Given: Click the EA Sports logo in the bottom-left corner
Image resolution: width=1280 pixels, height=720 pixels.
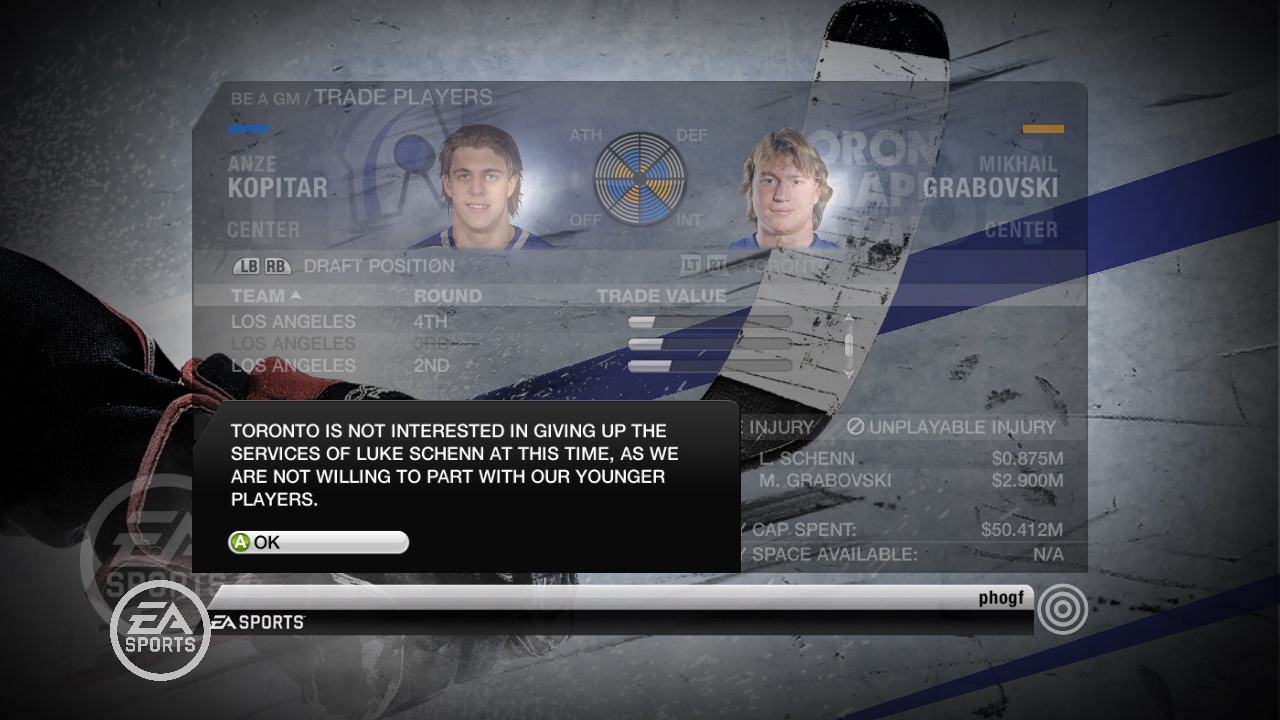Looking at the screenshot, I should pyautogui.click(x=160, y=628).
